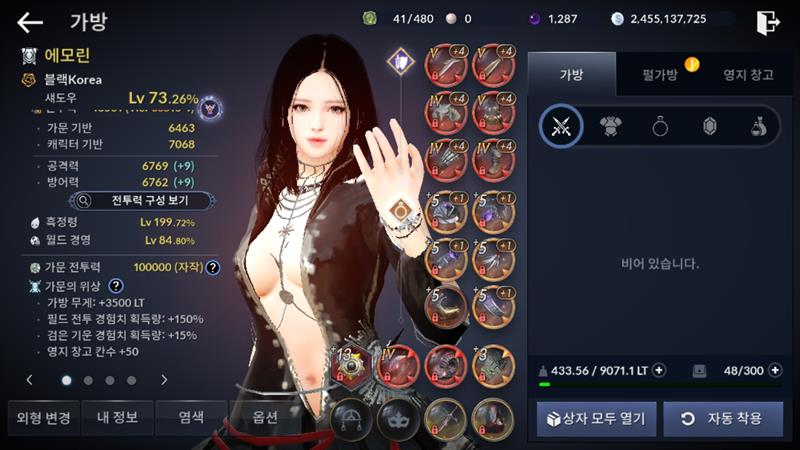Open the 옵션 options button

(x=264, y=417)
